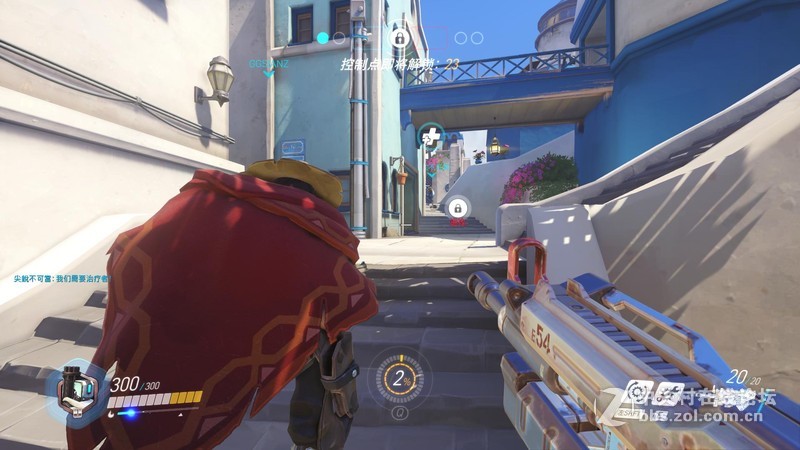Select the ultimate charge meter showing 2%
Viewport: 800px width, 450px height.
[402, 379]
